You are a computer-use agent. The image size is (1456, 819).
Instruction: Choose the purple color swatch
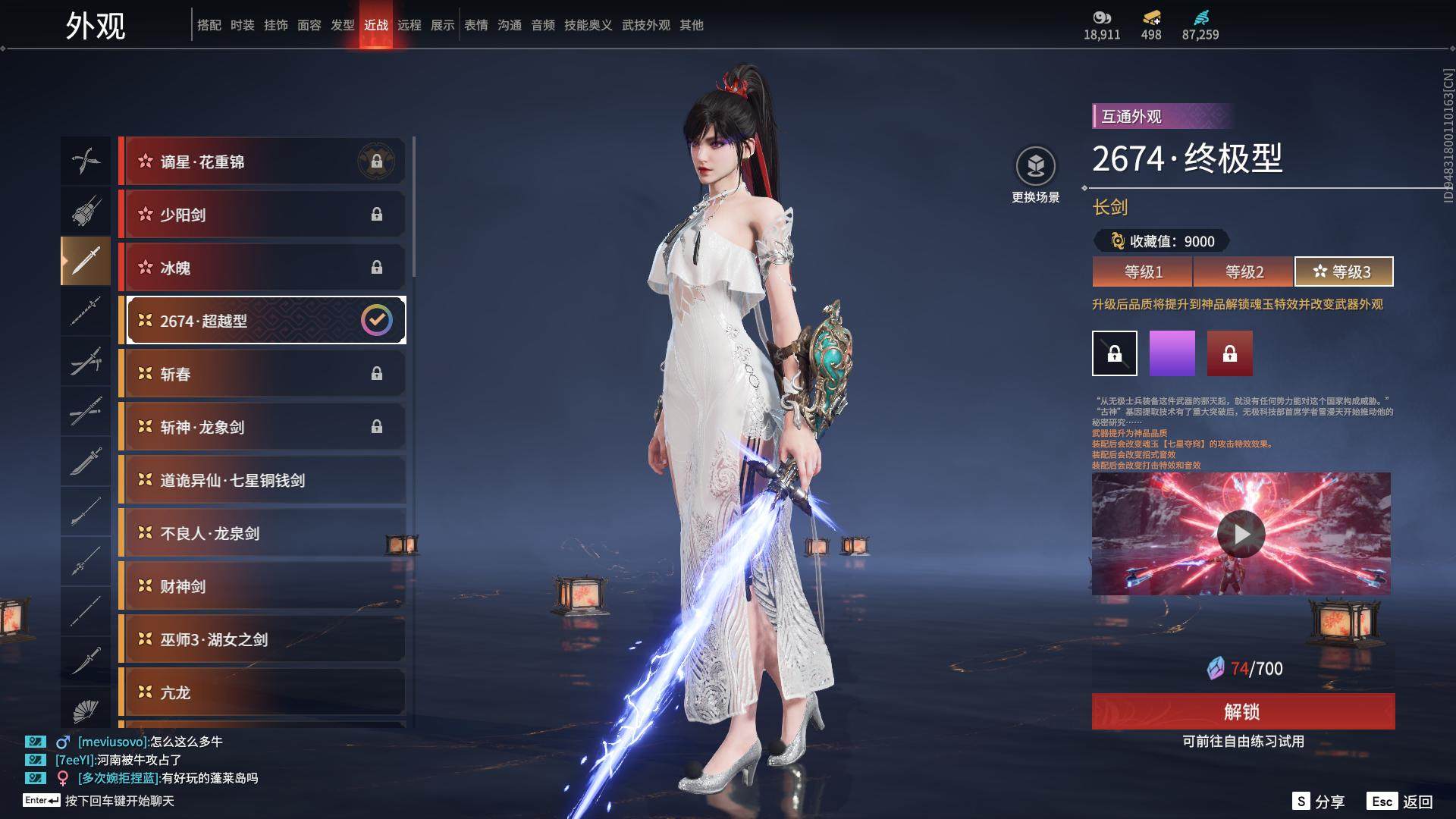[1172, 353]
